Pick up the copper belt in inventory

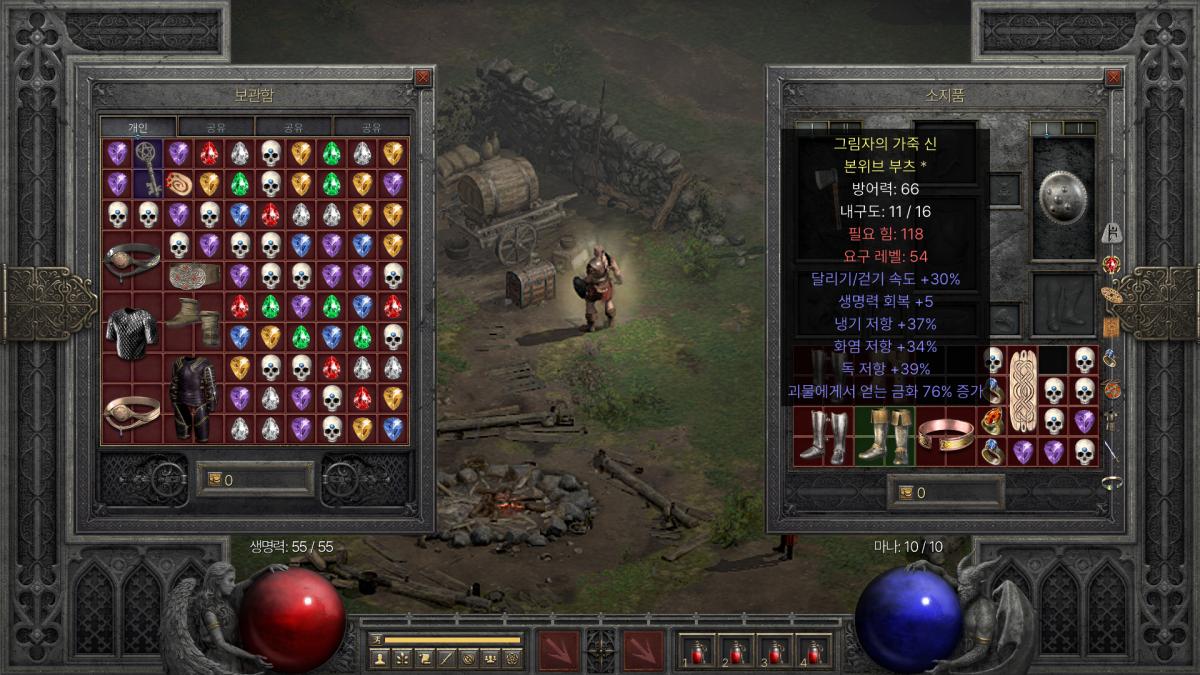tap(945, 434)
